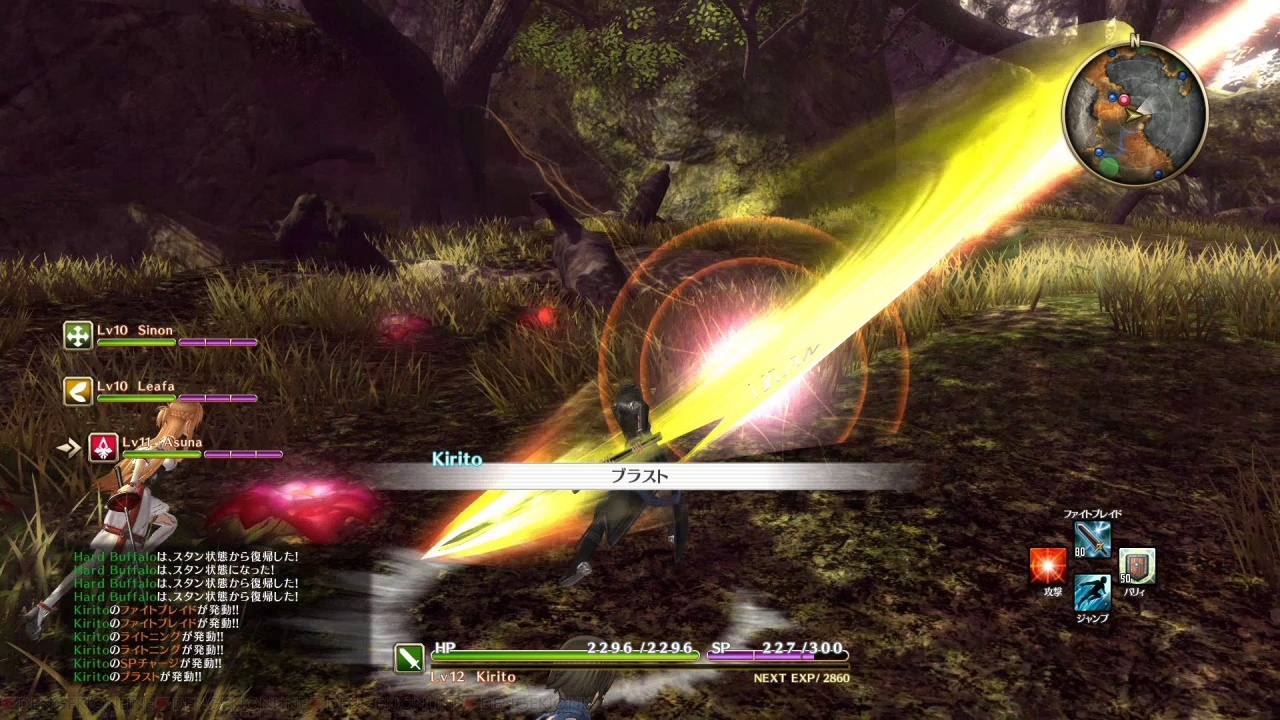1280x720 pixels.
Task: Choose Leafa's yellow party icon
Action: [x=78, y=391]
